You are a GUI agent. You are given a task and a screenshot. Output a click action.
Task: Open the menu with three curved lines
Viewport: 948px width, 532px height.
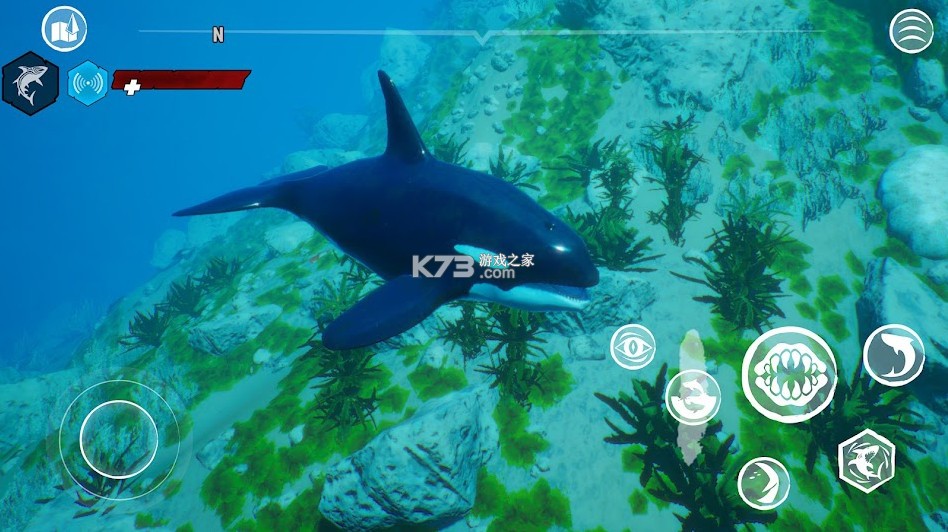coord(911,31)
